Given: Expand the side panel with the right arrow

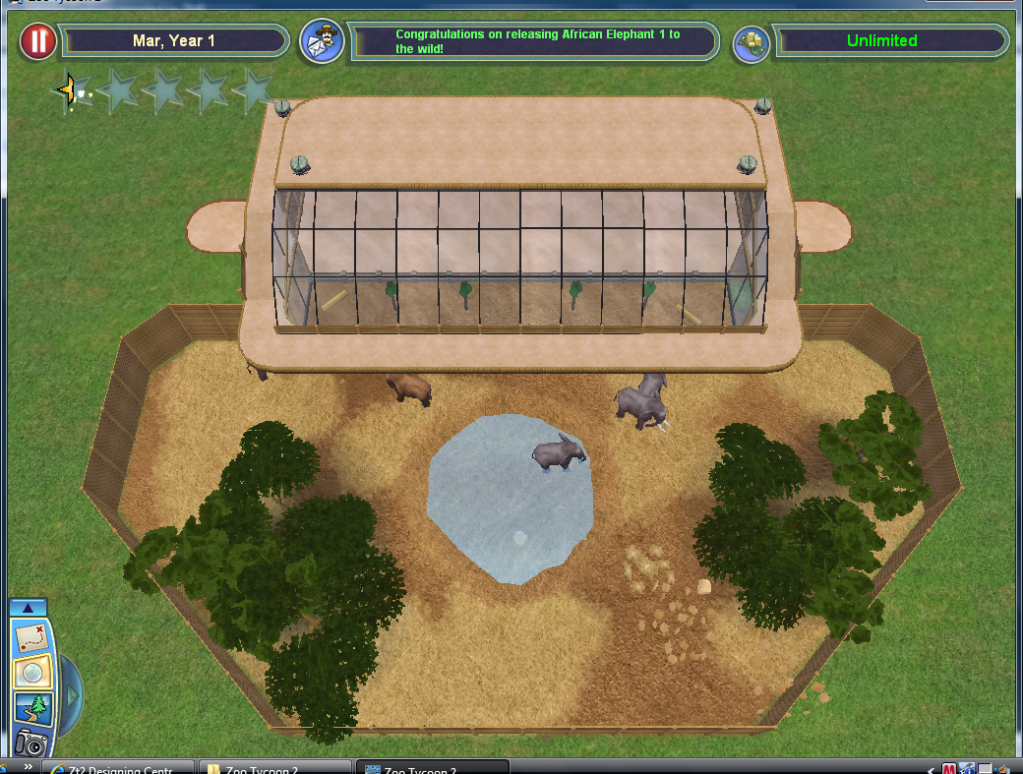Looking at the screenshot, I should tap(70, 694).
